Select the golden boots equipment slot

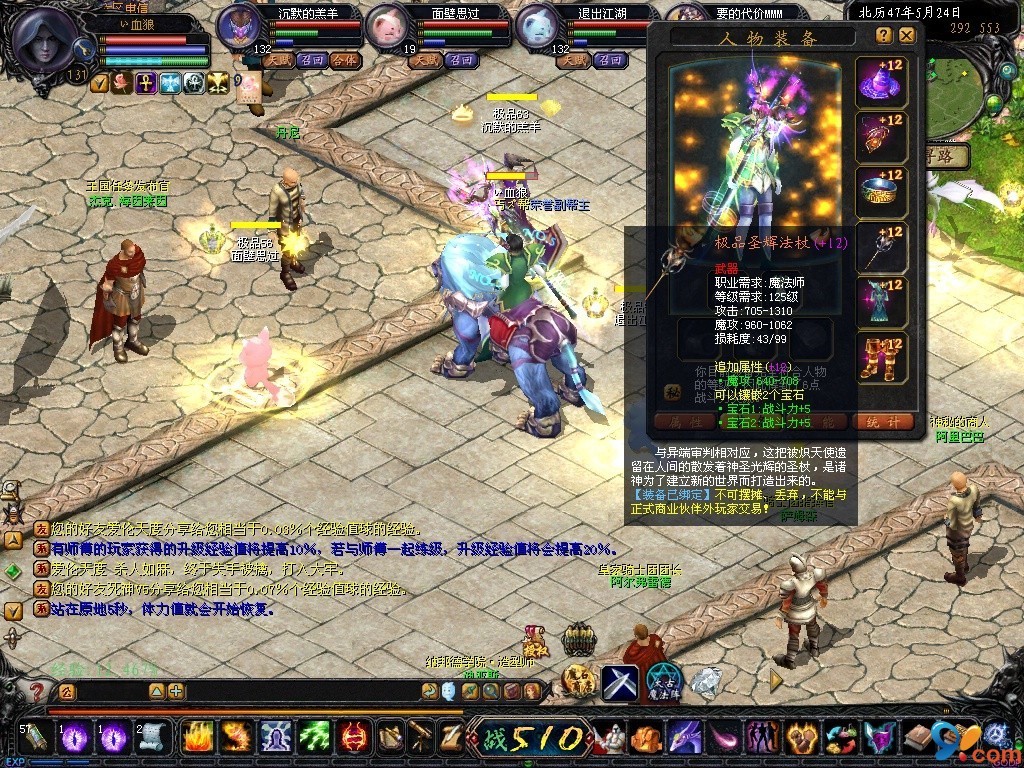881,358
